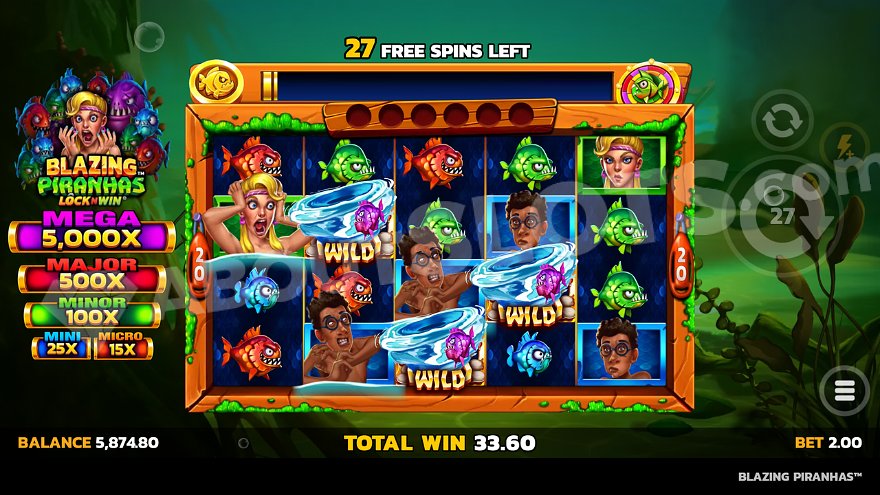Image resolution: width=880 pixels, height=495 pixels.
Task: Toggle the autoplay circular arrows button
Action: tap(781, 122)
